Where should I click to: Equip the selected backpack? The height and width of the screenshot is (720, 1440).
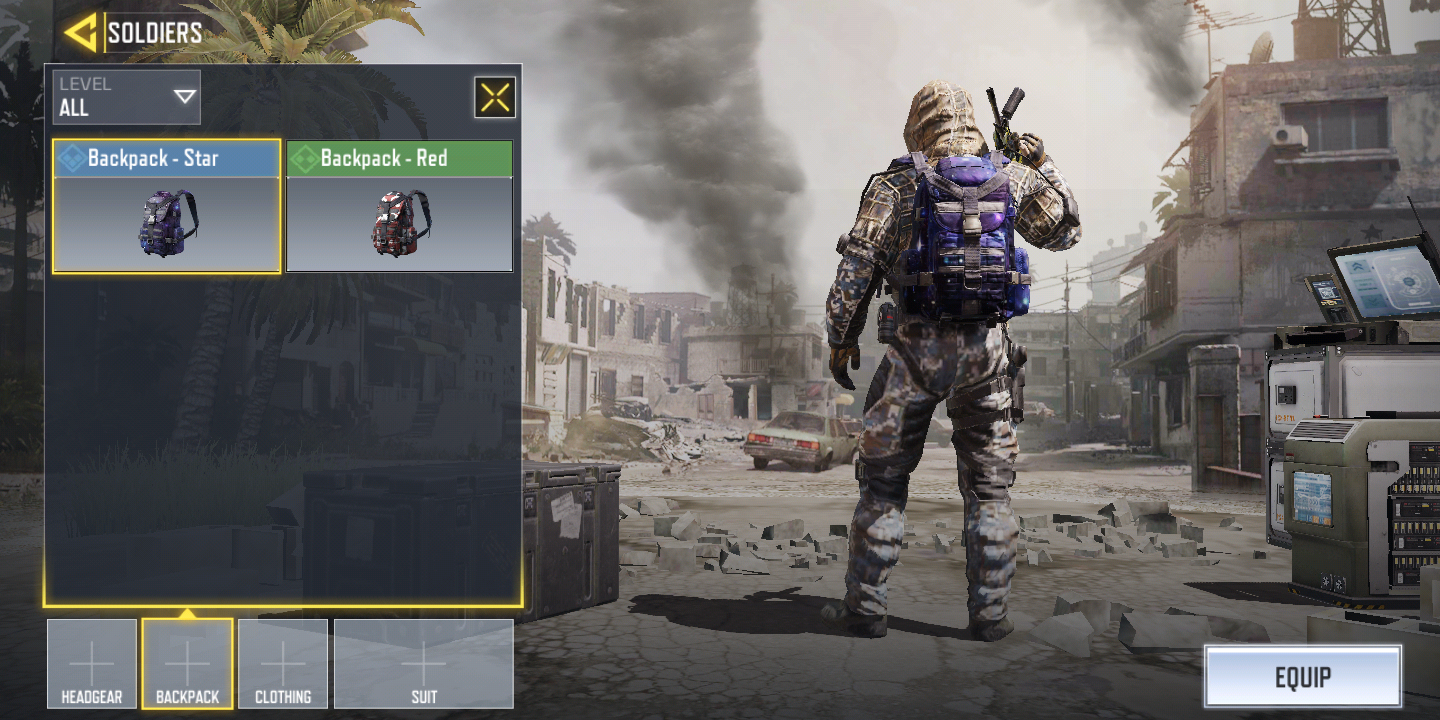coord(1302,677)
